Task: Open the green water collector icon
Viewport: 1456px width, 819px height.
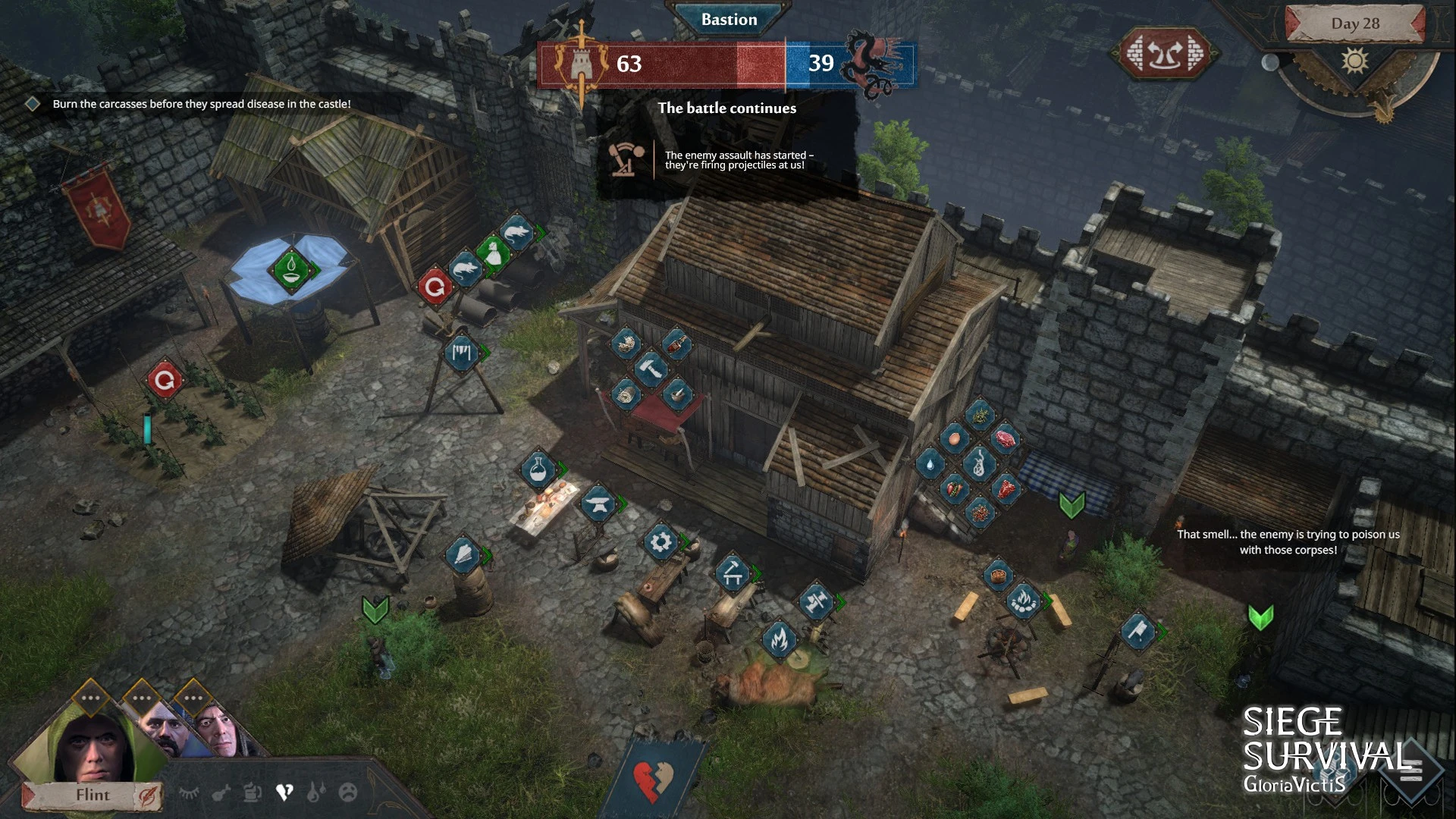Action: (x=291, y=268)
